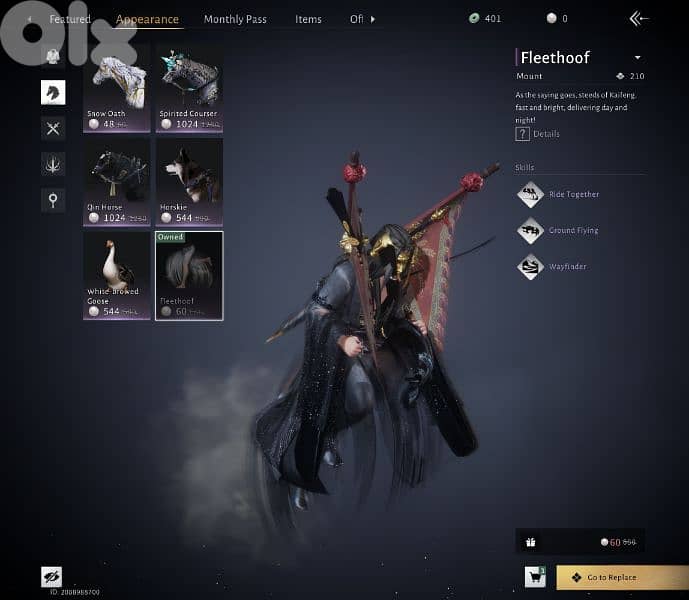Switch to the Featured tab
The height and width of the screenshot is (600, 689).
pyautogui.click(x=70, y=19)
